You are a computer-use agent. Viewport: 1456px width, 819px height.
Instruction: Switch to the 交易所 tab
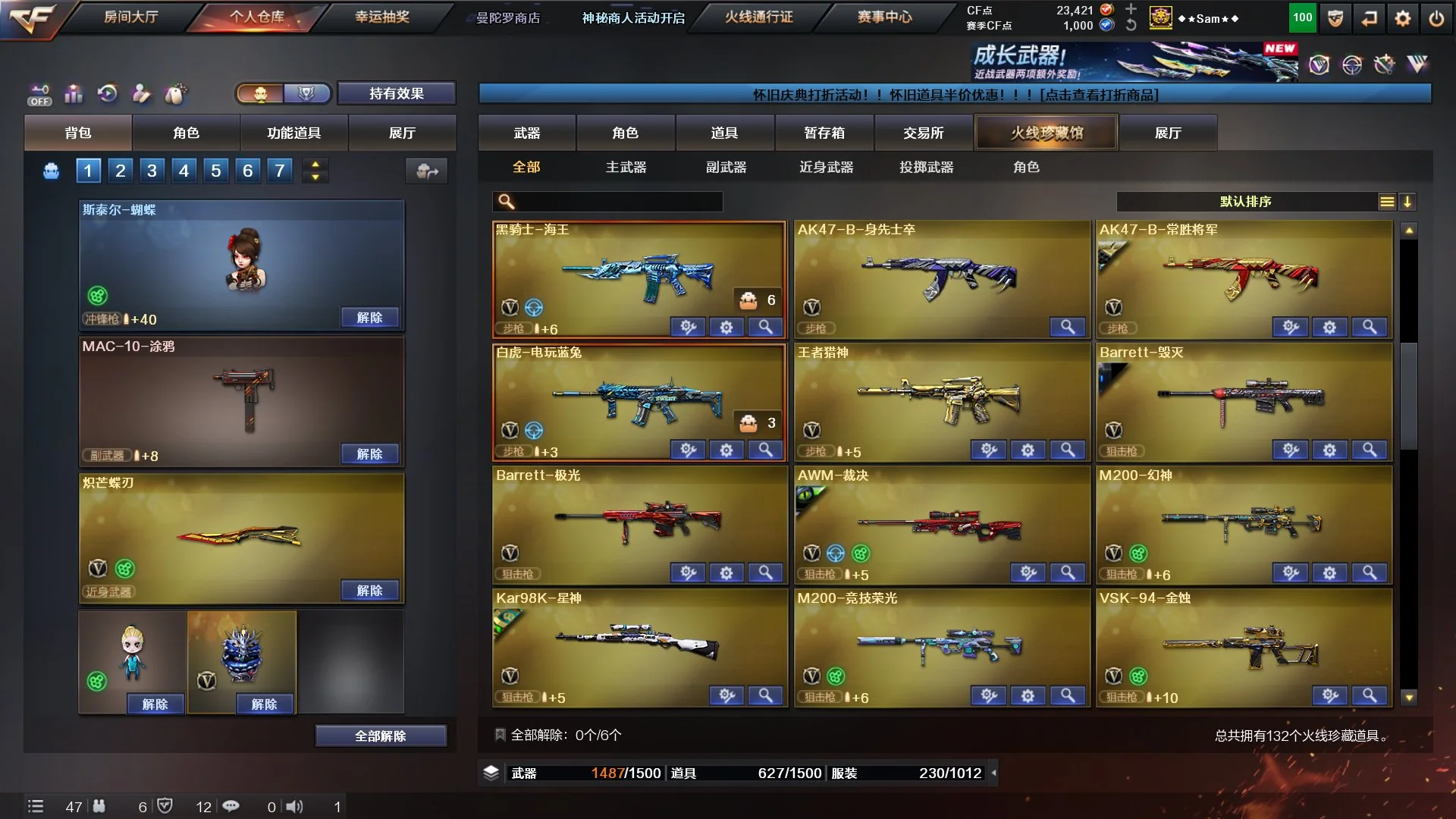(923, 133)
